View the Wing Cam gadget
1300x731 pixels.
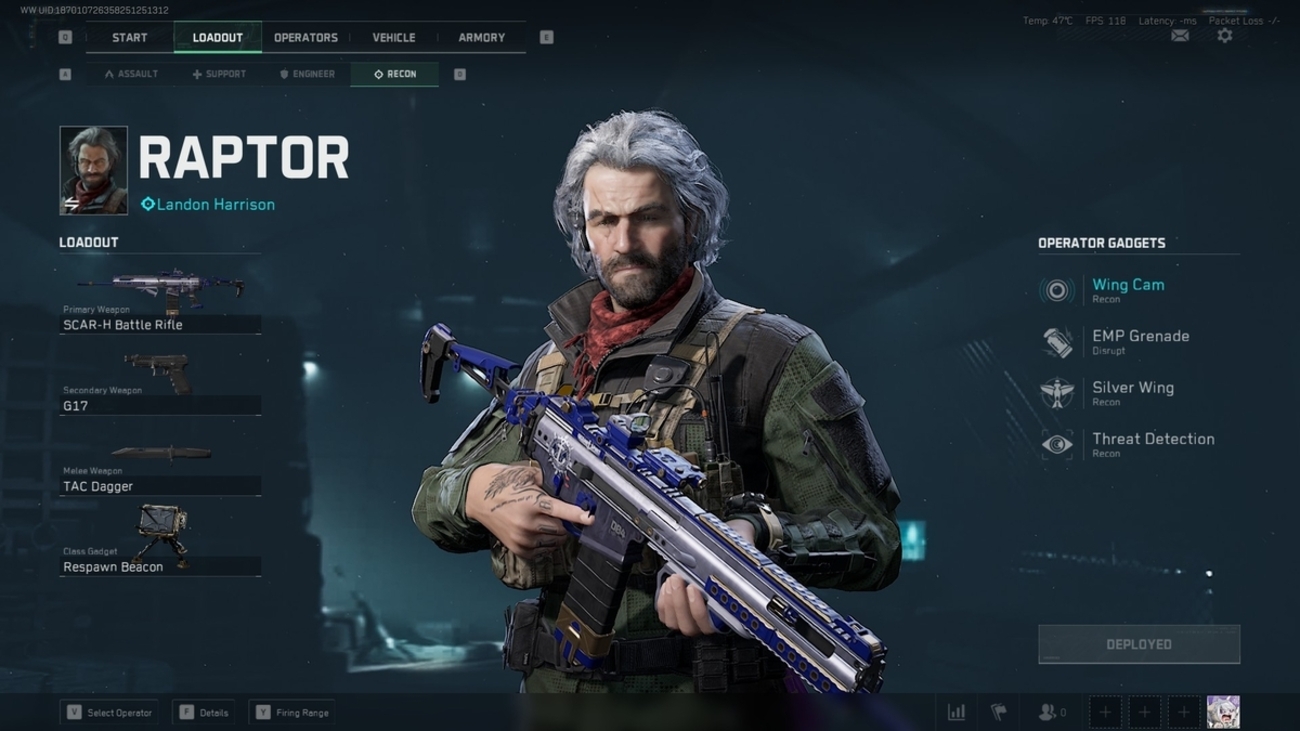coord(1127,290)
